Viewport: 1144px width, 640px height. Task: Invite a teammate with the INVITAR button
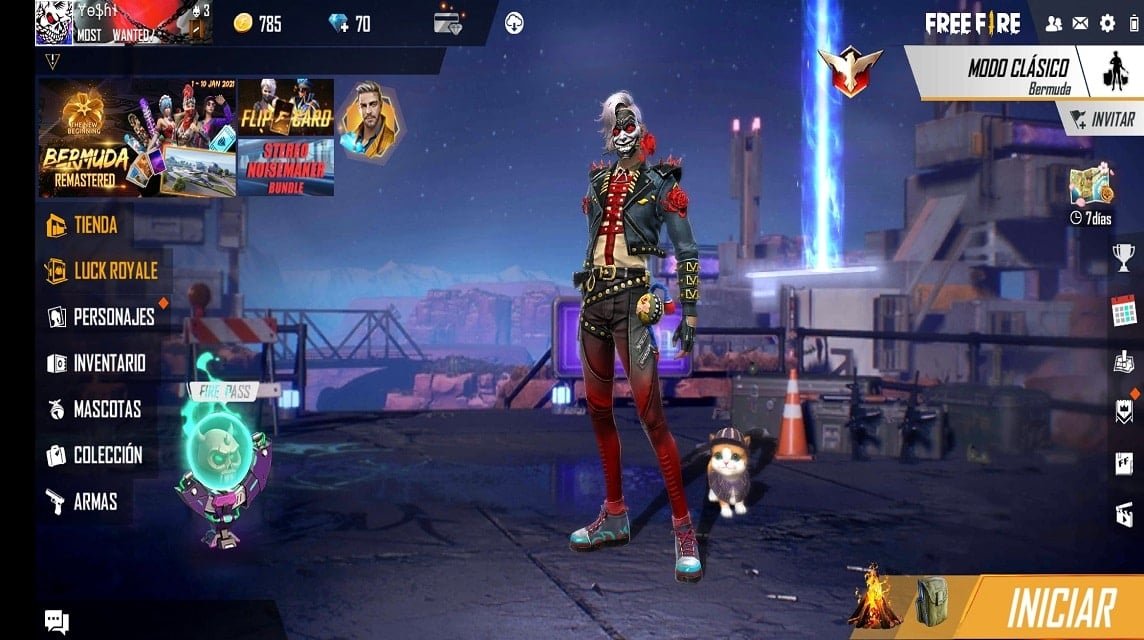click(x=1103, y=119)
